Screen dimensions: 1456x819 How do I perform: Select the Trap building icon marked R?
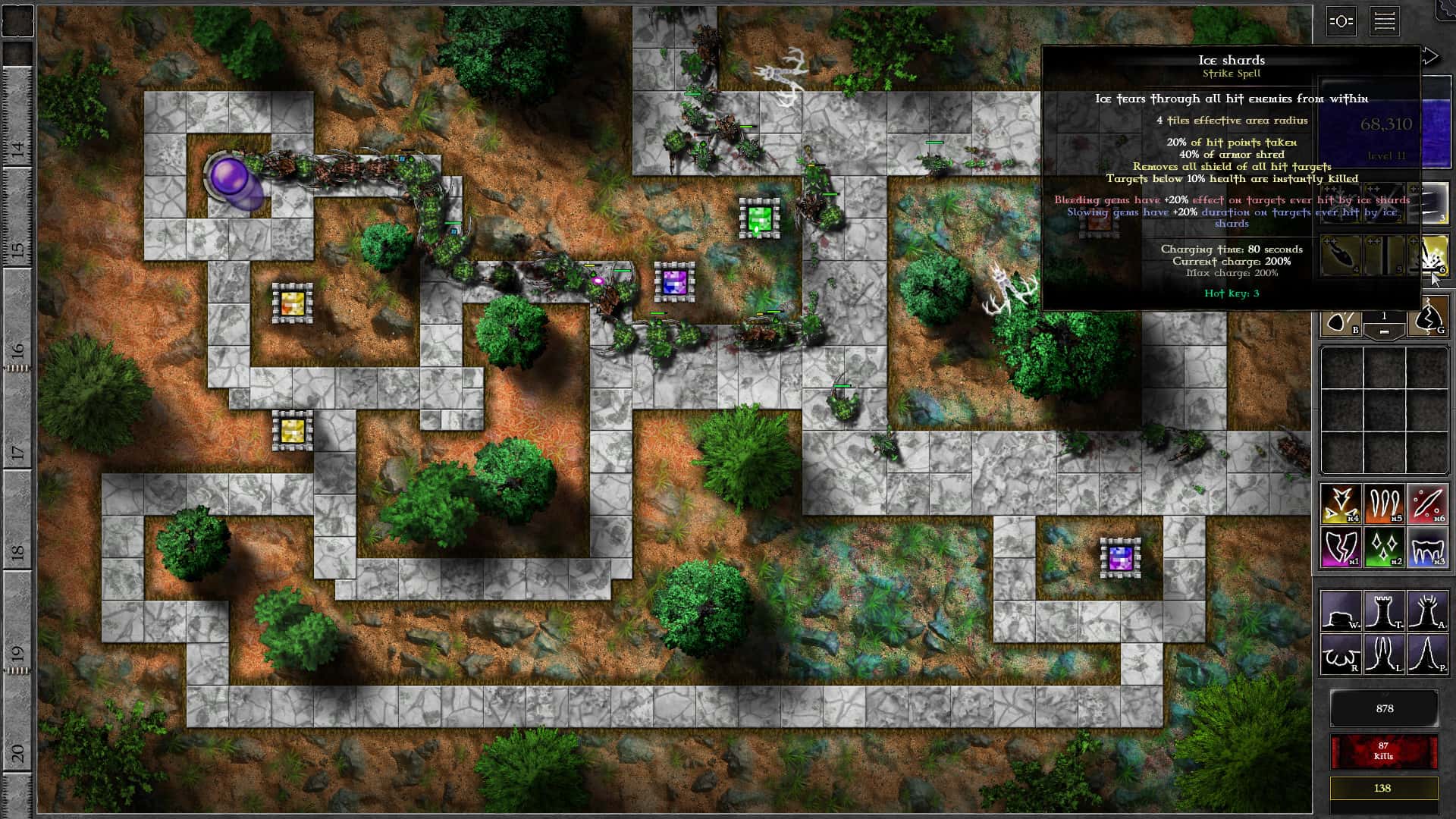tap(1341, 654)
